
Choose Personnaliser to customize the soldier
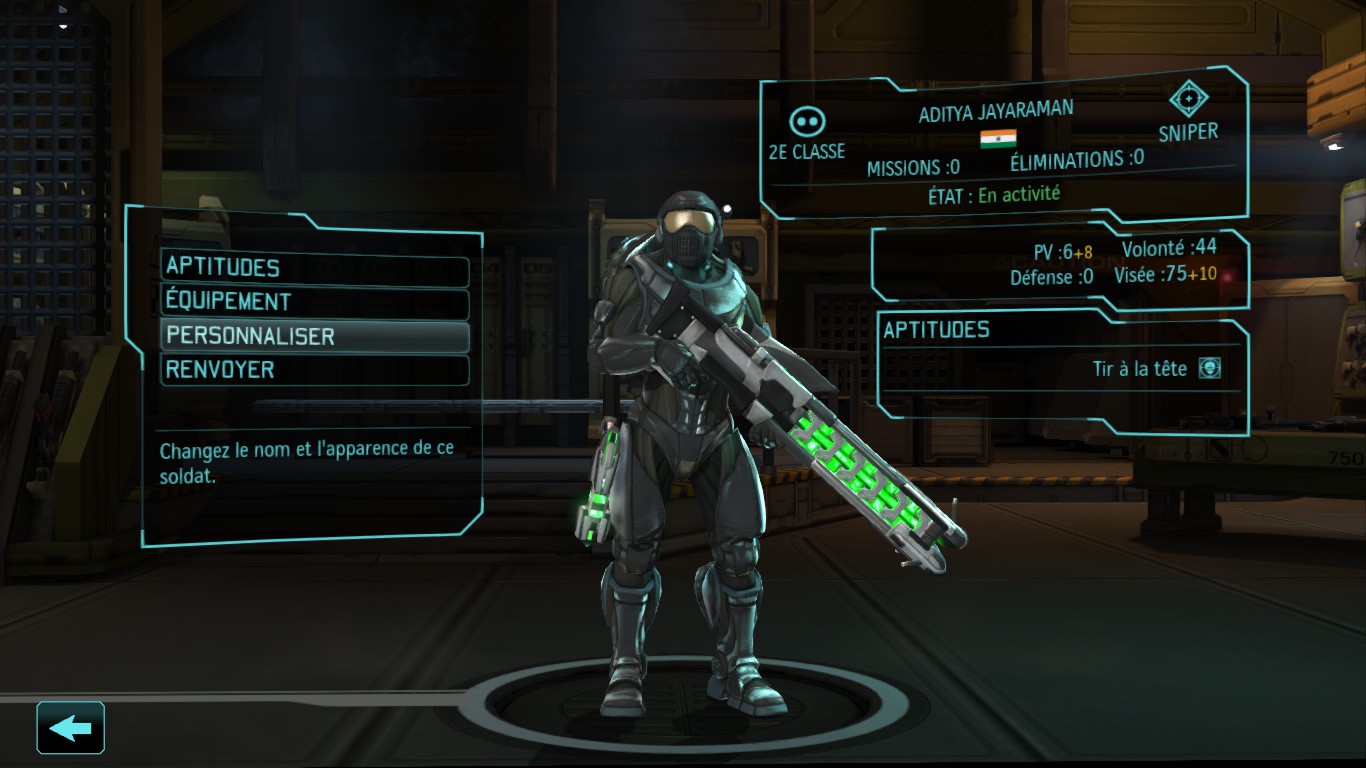[314, 336]
